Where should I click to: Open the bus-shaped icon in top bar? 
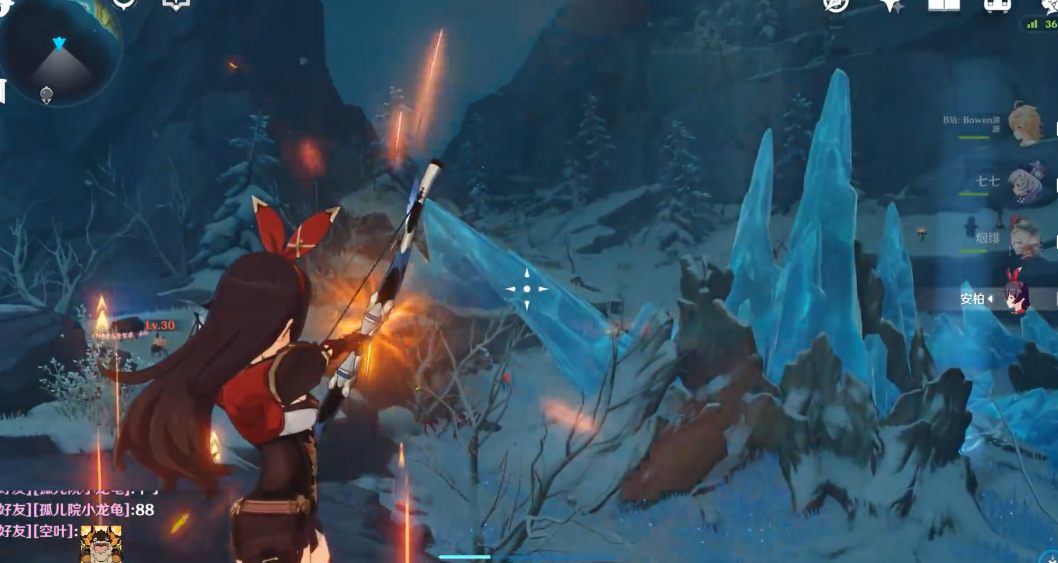997,5
